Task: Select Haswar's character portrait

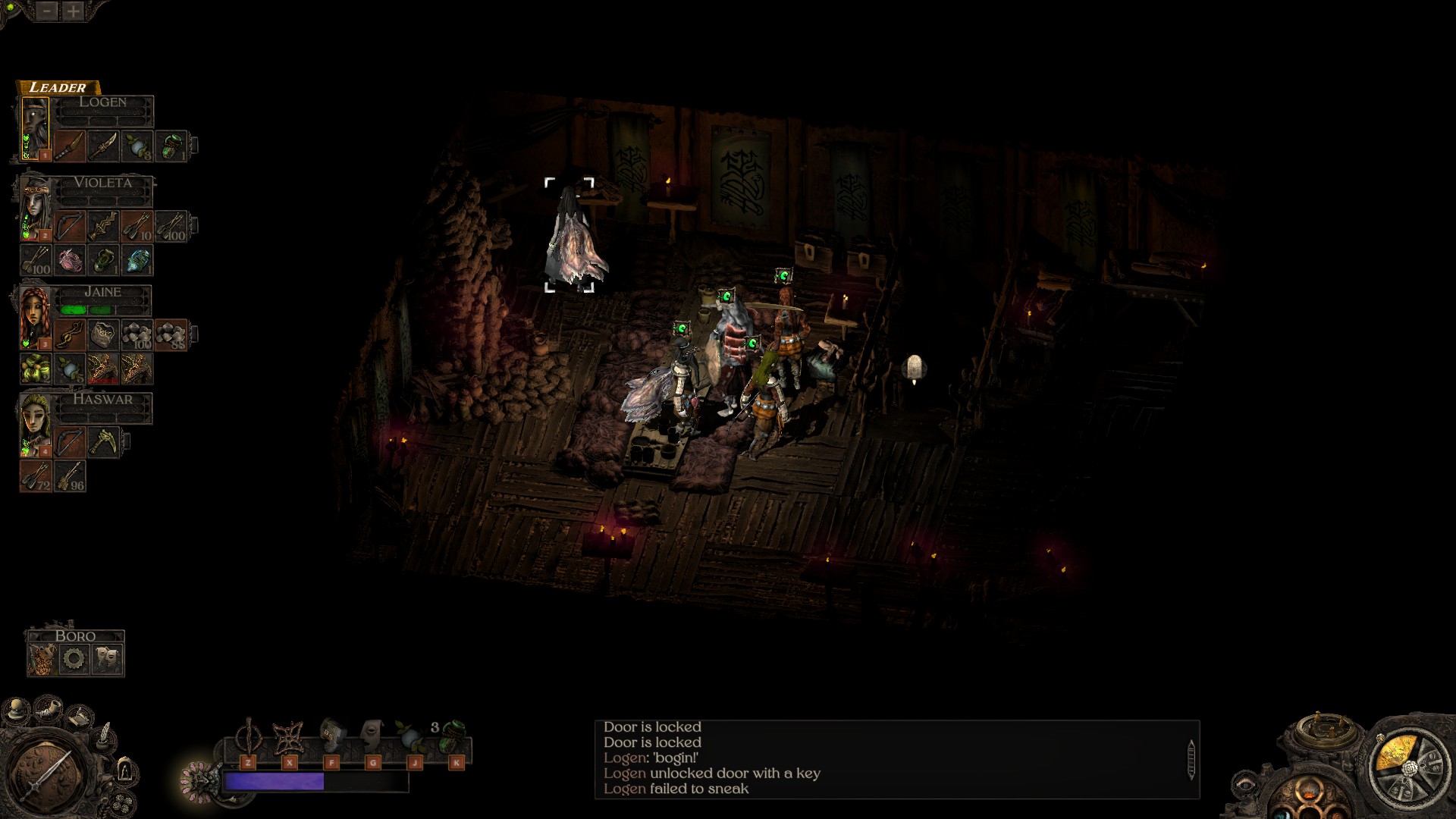Action: [35, 424]
